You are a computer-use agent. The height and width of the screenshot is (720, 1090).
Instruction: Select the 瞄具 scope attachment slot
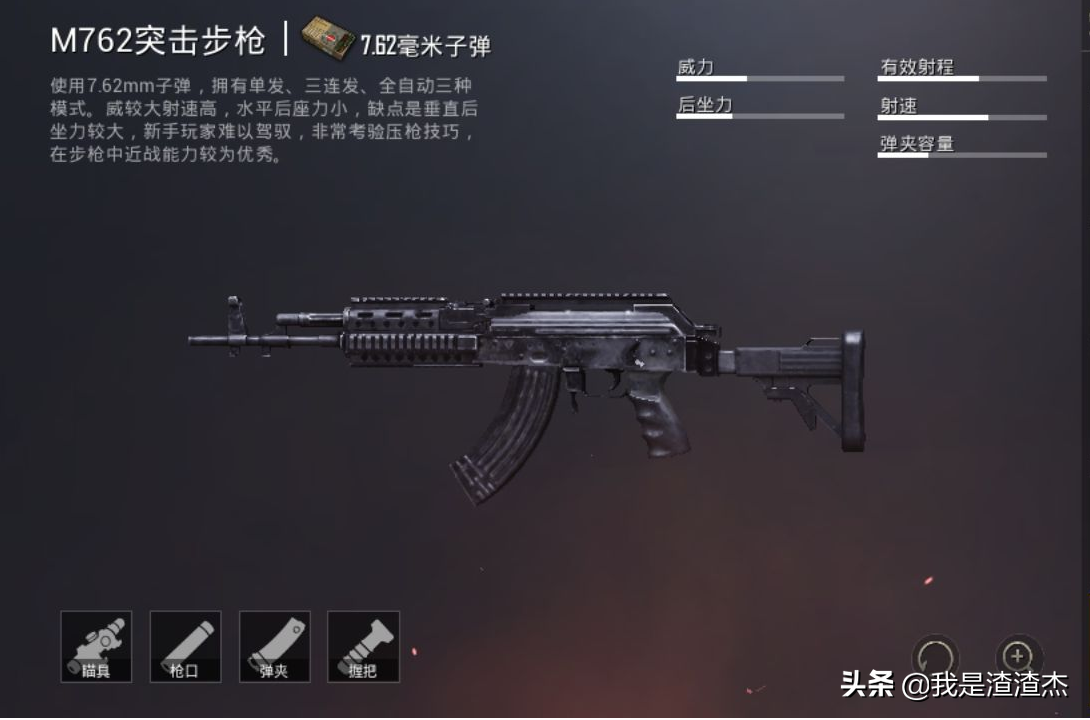coord(96,646)
